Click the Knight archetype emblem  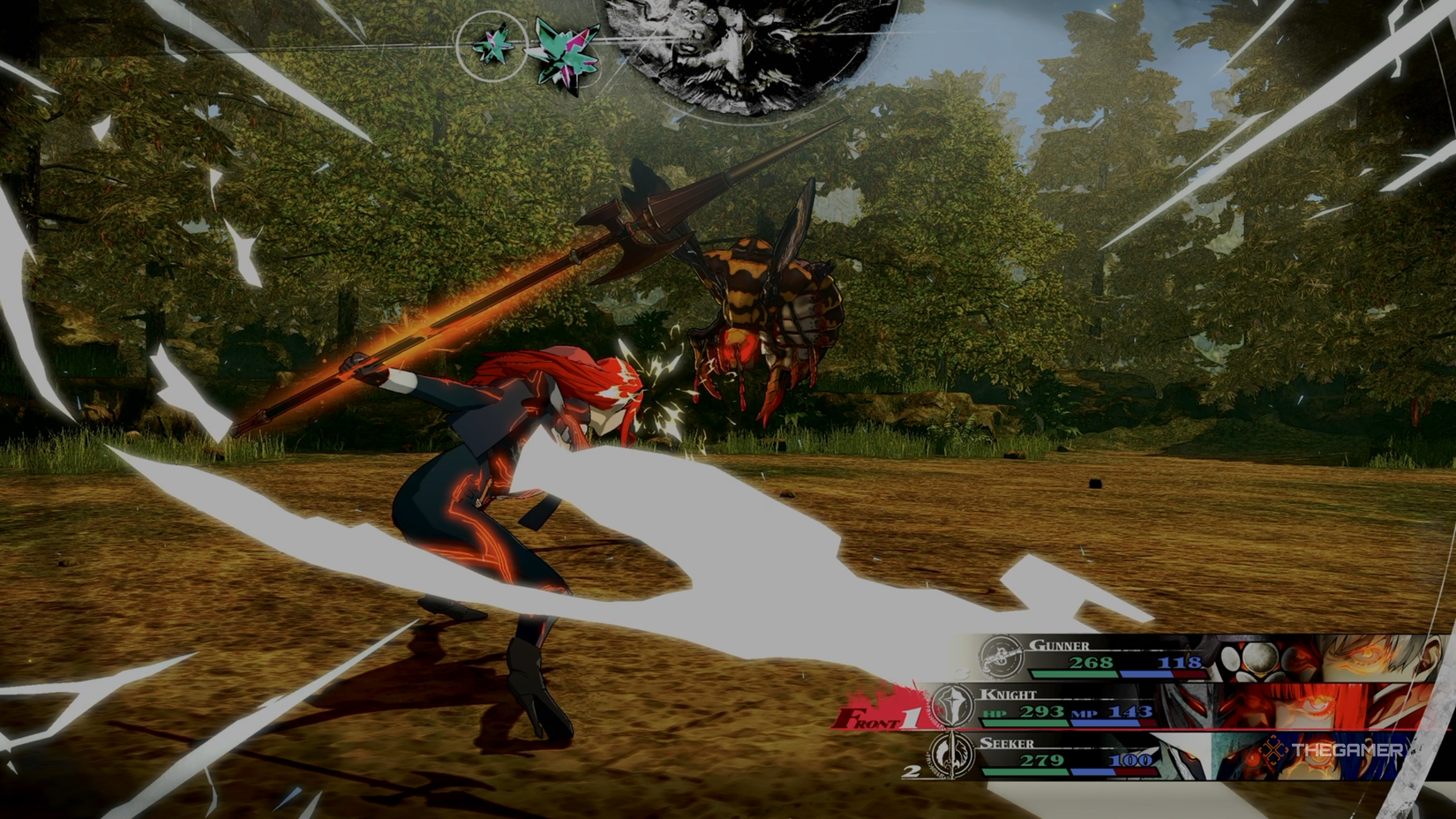tap(954, 706)
